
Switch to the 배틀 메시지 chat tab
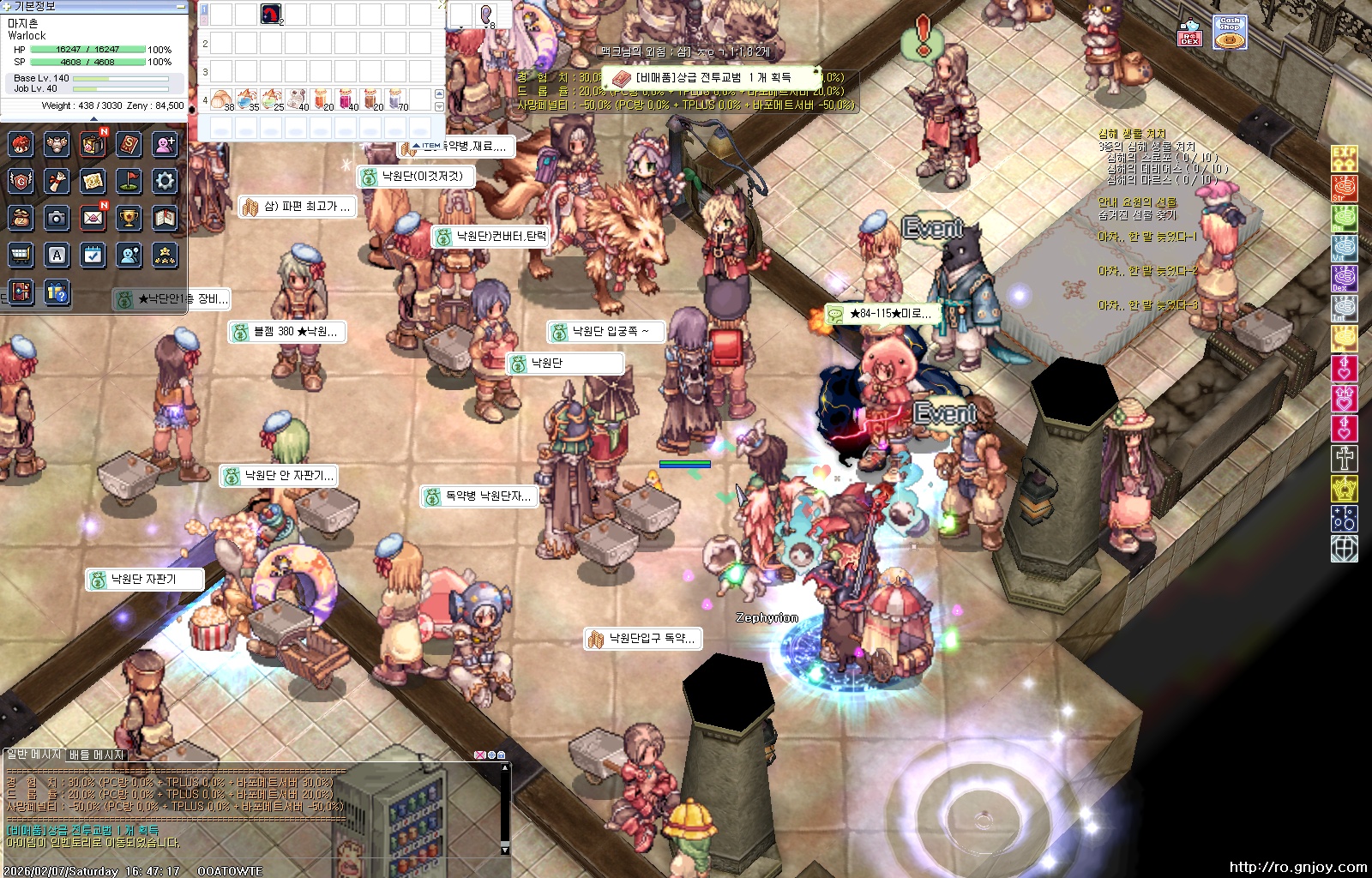(x=97, y=755)
